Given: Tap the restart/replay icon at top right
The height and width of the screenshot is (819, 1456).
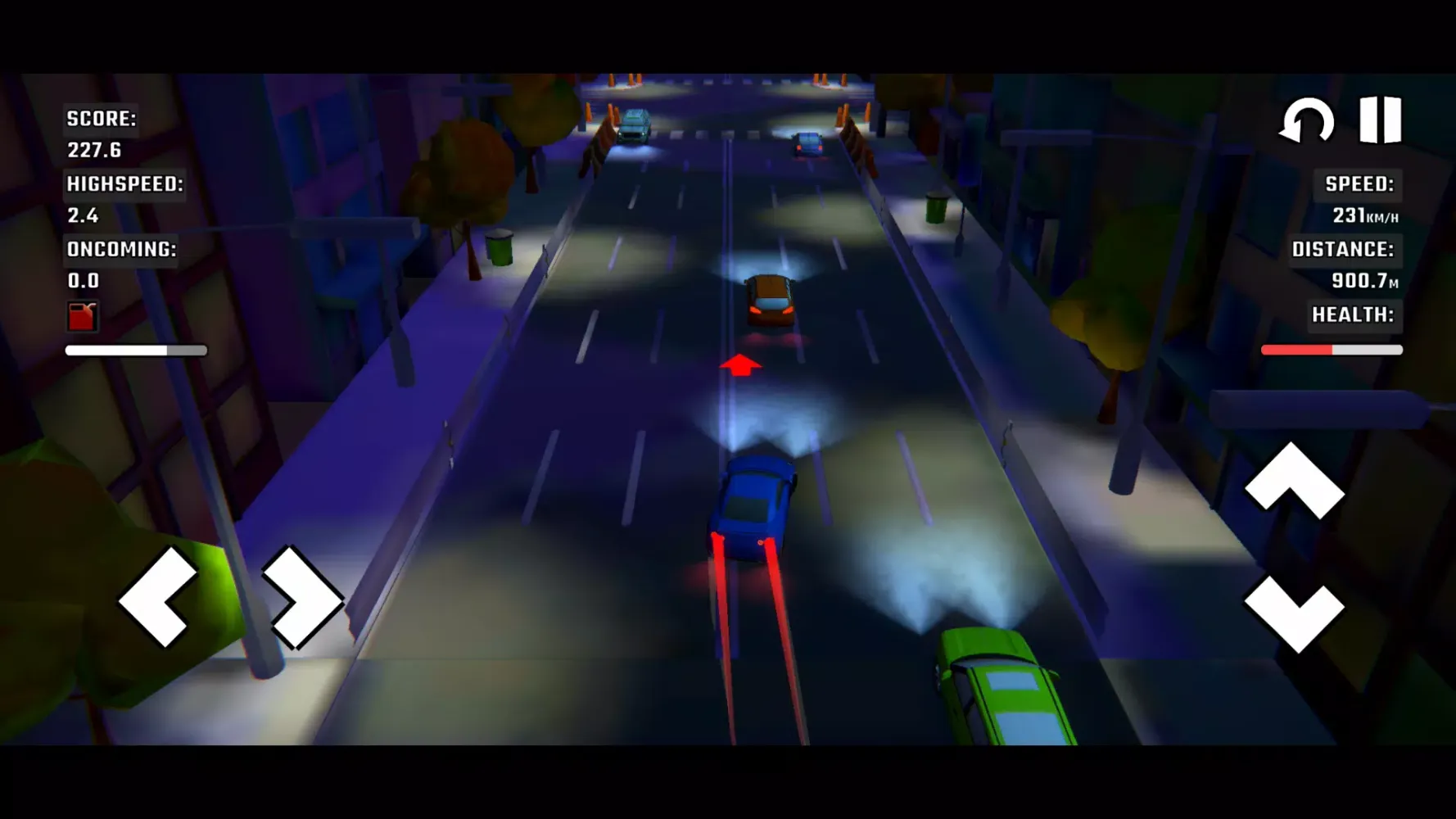Looking at the screenshot, I should point(1305,121).
